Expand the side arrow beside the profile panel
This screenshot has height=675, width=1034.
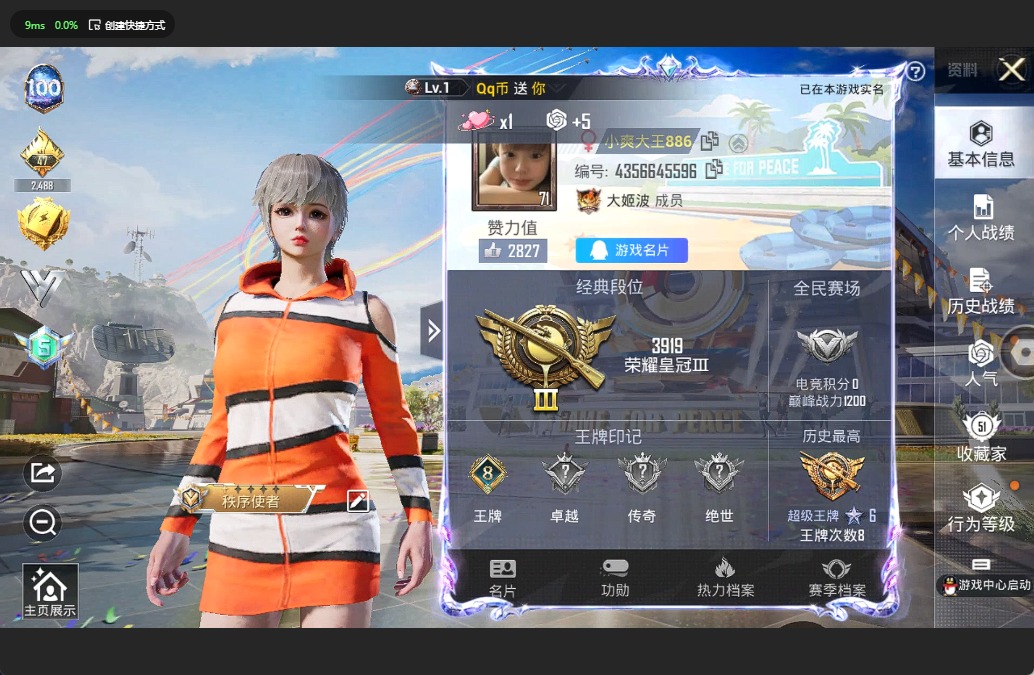click(x=433, y=330)
